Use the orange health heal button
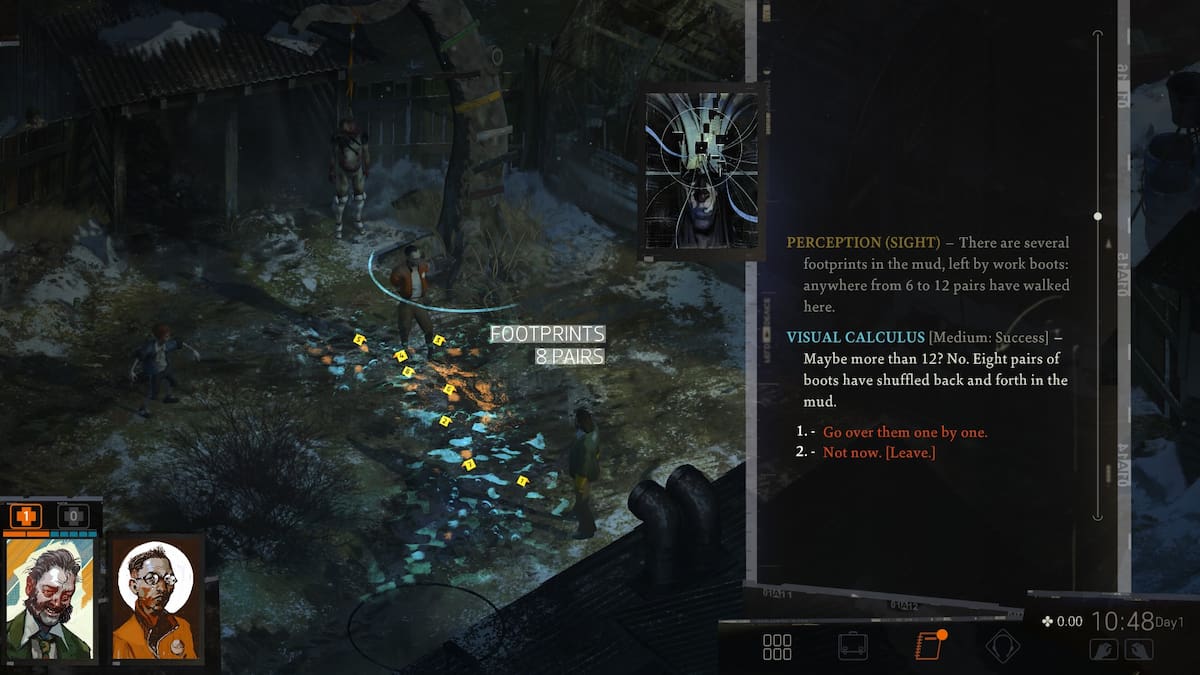1200x675 pixels. [x=25, y=517]
